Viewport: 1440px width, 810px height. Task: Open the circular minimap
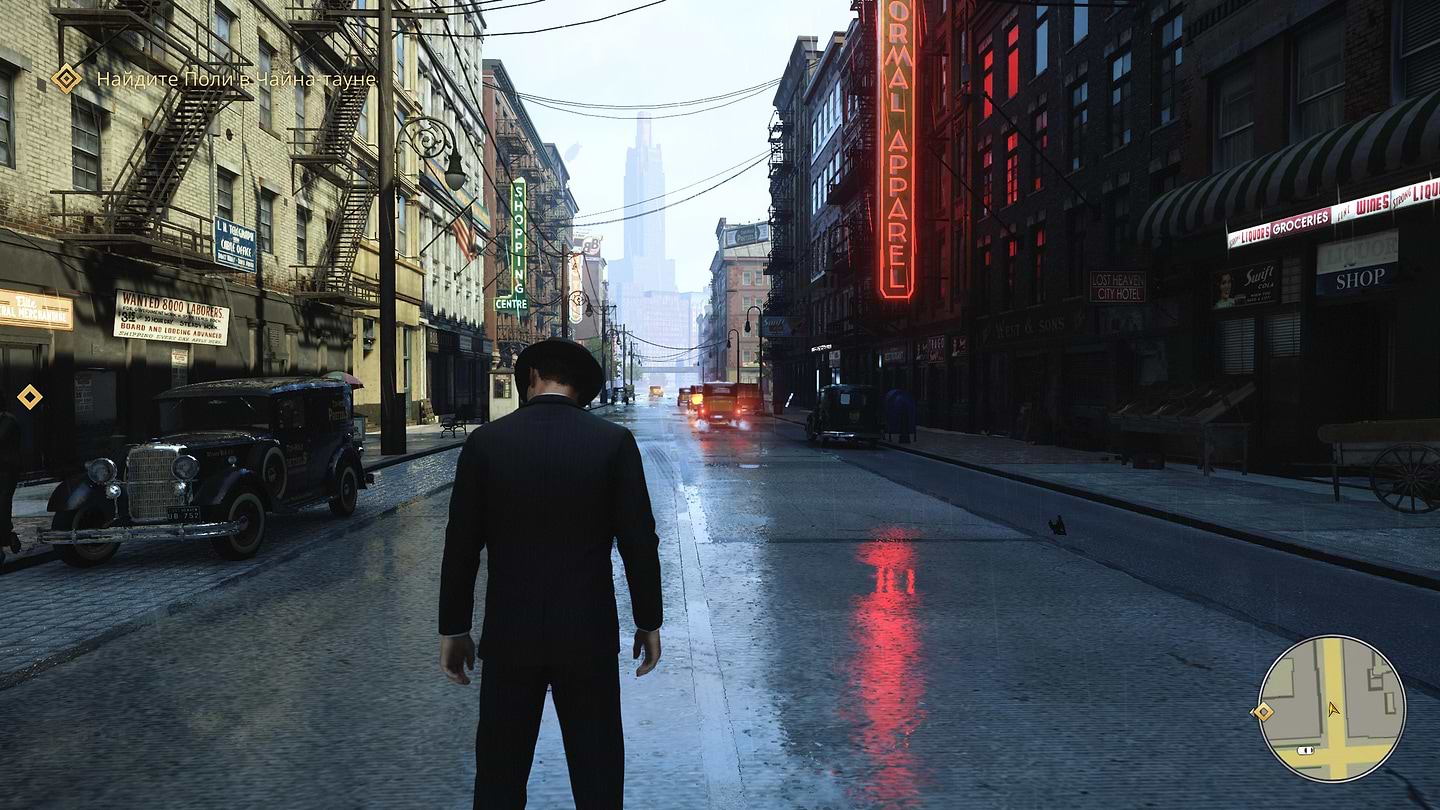[1331, 708]
